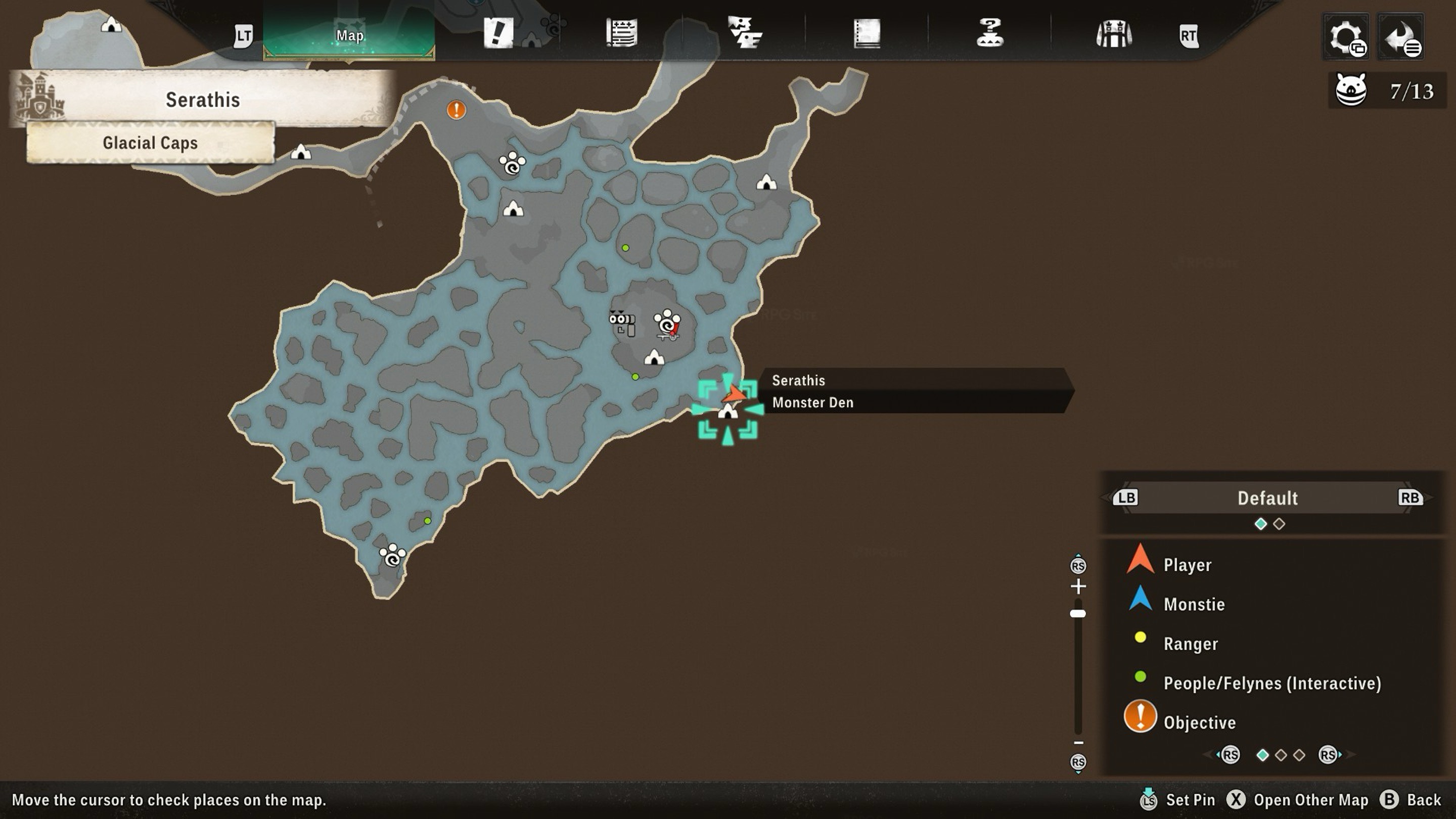The width and height of the screenshot is (1456, 819).
Task: Select the Map tab
Action: (349, 35)
